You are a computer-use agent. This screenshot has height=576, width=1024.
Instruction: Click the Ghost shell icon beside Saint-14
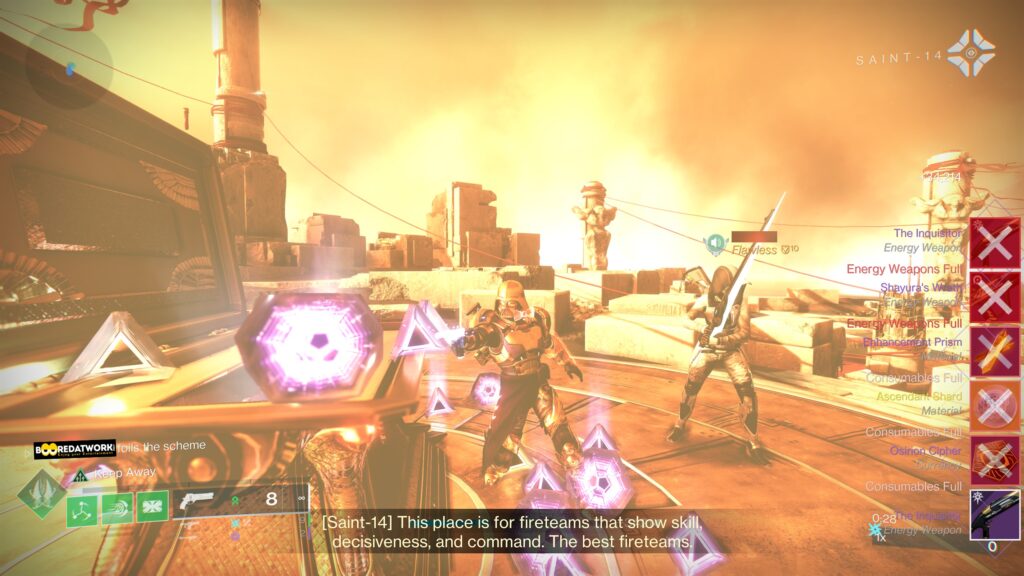click(x=970, y=52)
